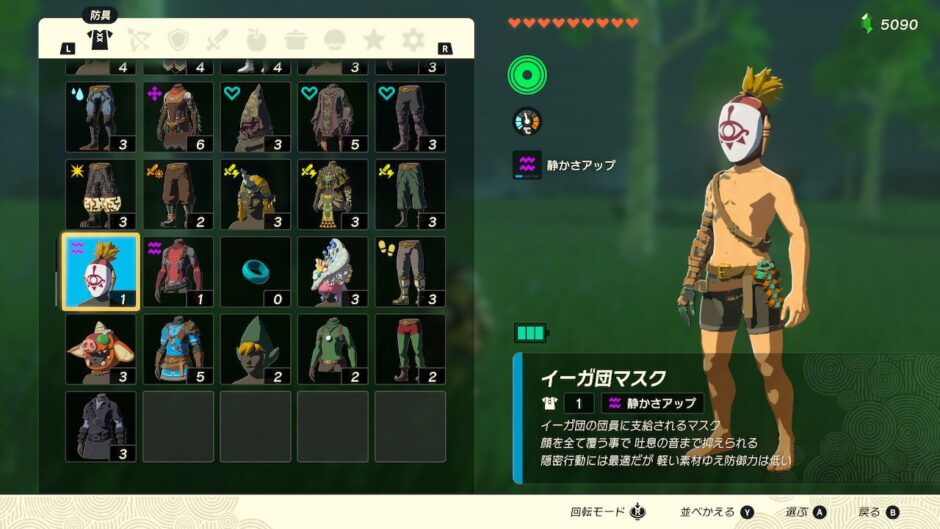This screenshot has width=940, height=529.
Task: Select the teal ring item slot
Action: tap(256, 272)
